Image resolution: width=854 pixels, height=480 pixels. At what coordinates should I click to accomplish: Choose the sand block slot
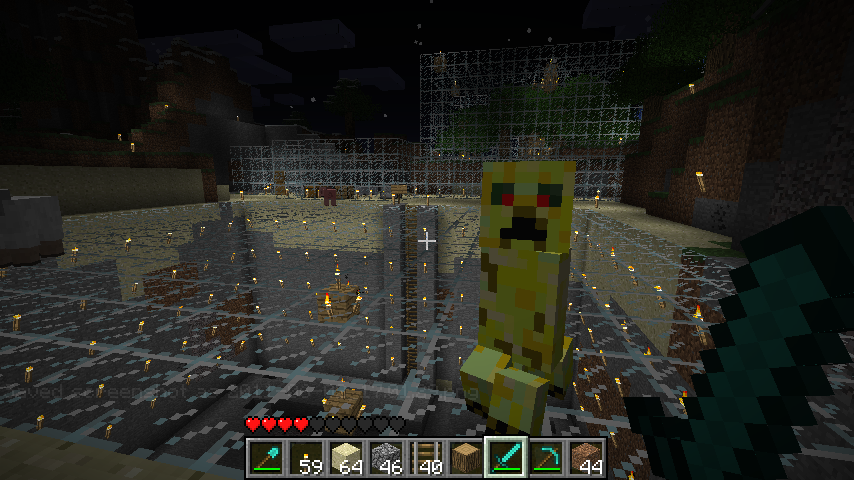[346, 458]
